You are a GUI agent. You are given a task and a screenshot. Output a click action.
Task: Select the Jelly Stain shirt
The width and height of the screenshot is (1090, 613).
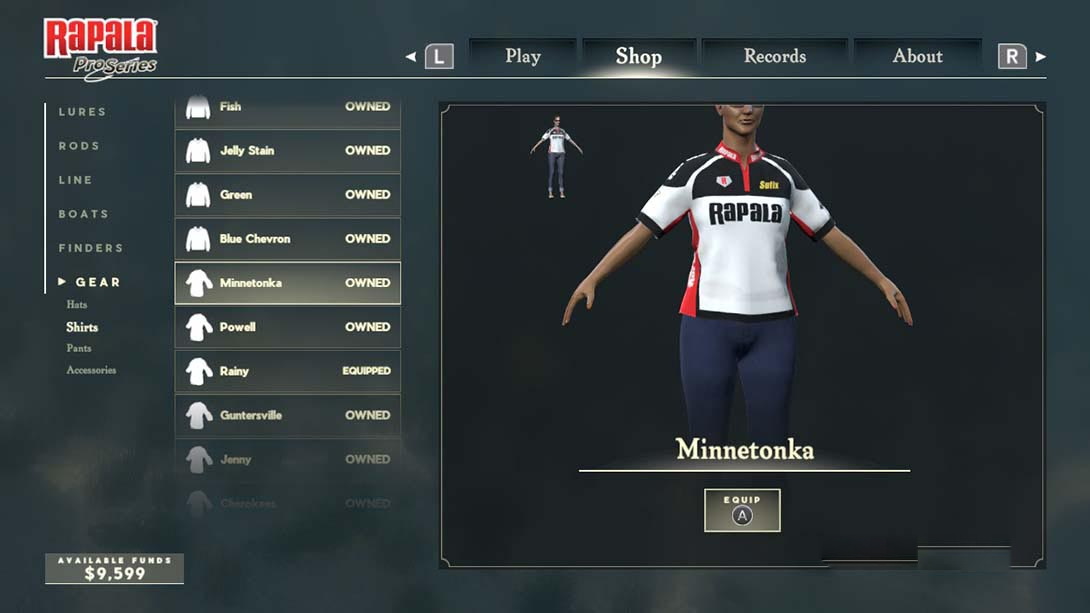(x=288, y=151)
